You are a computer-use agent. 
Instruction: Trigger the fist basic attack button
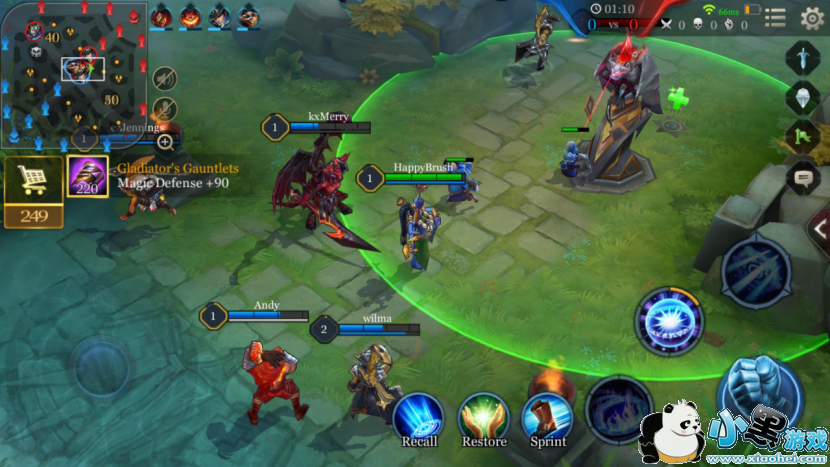pyautogui.click(x=759, y=394)
